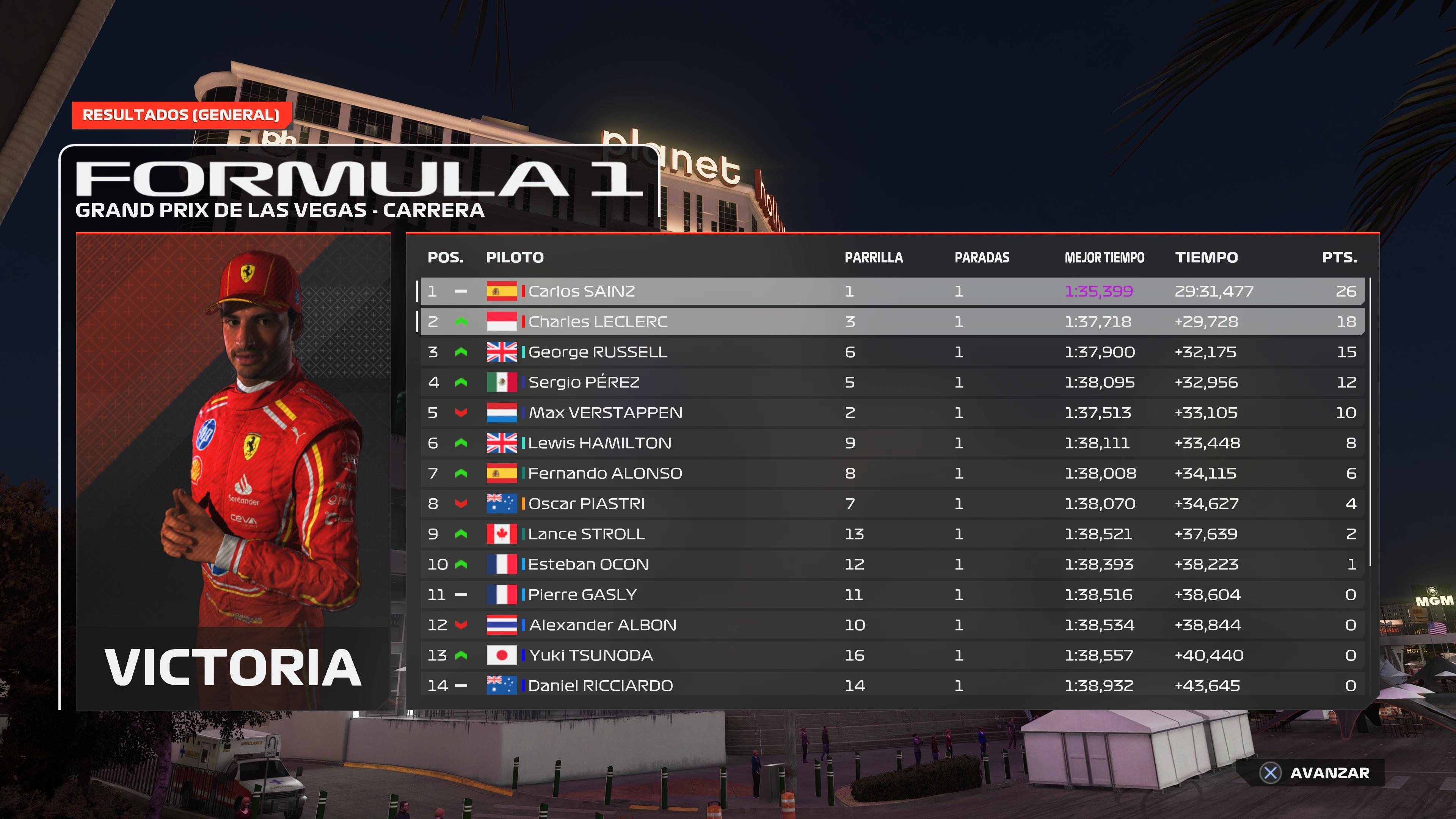1456x819 pixels.
Task: Select Max VERSTAPPEN result row
Action: 892,413
